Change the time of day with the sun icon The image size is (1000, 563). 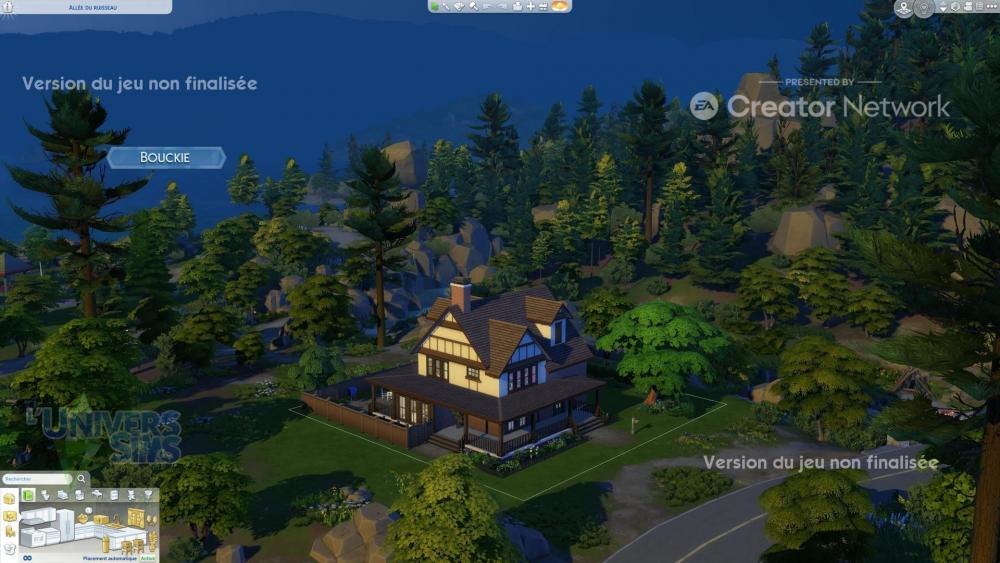[x=560, y=6]
